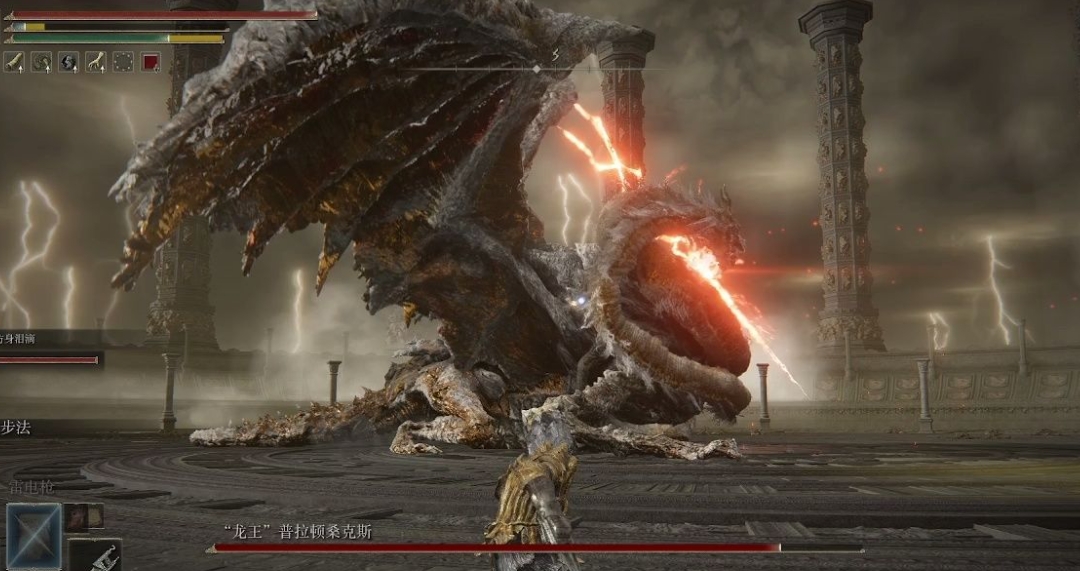Inspect the dotted circle status icon
The width and height of the screenshot is (1080, 571).
point(123,62)
